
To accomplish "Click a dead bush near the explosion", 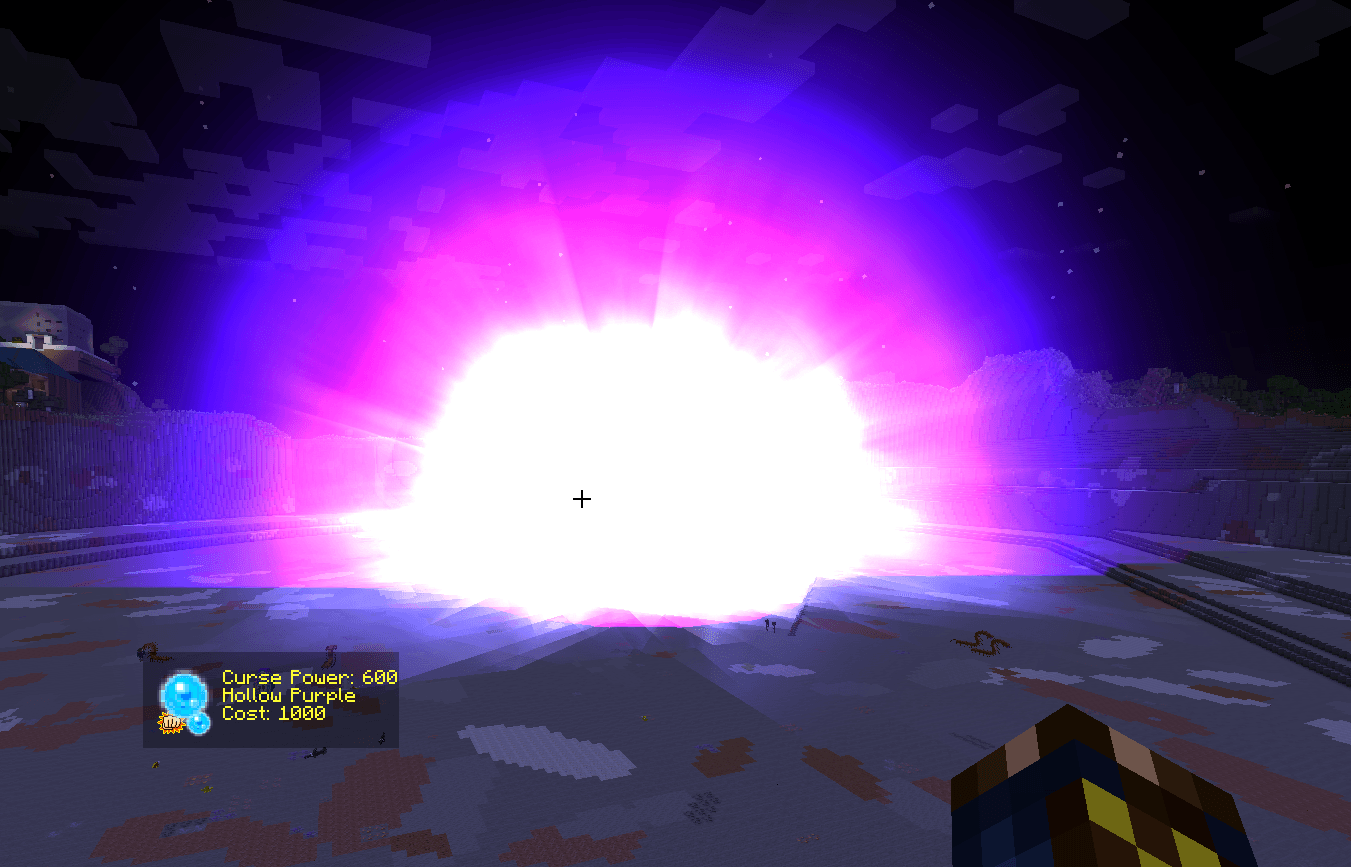I will click(x=982, y=643).
